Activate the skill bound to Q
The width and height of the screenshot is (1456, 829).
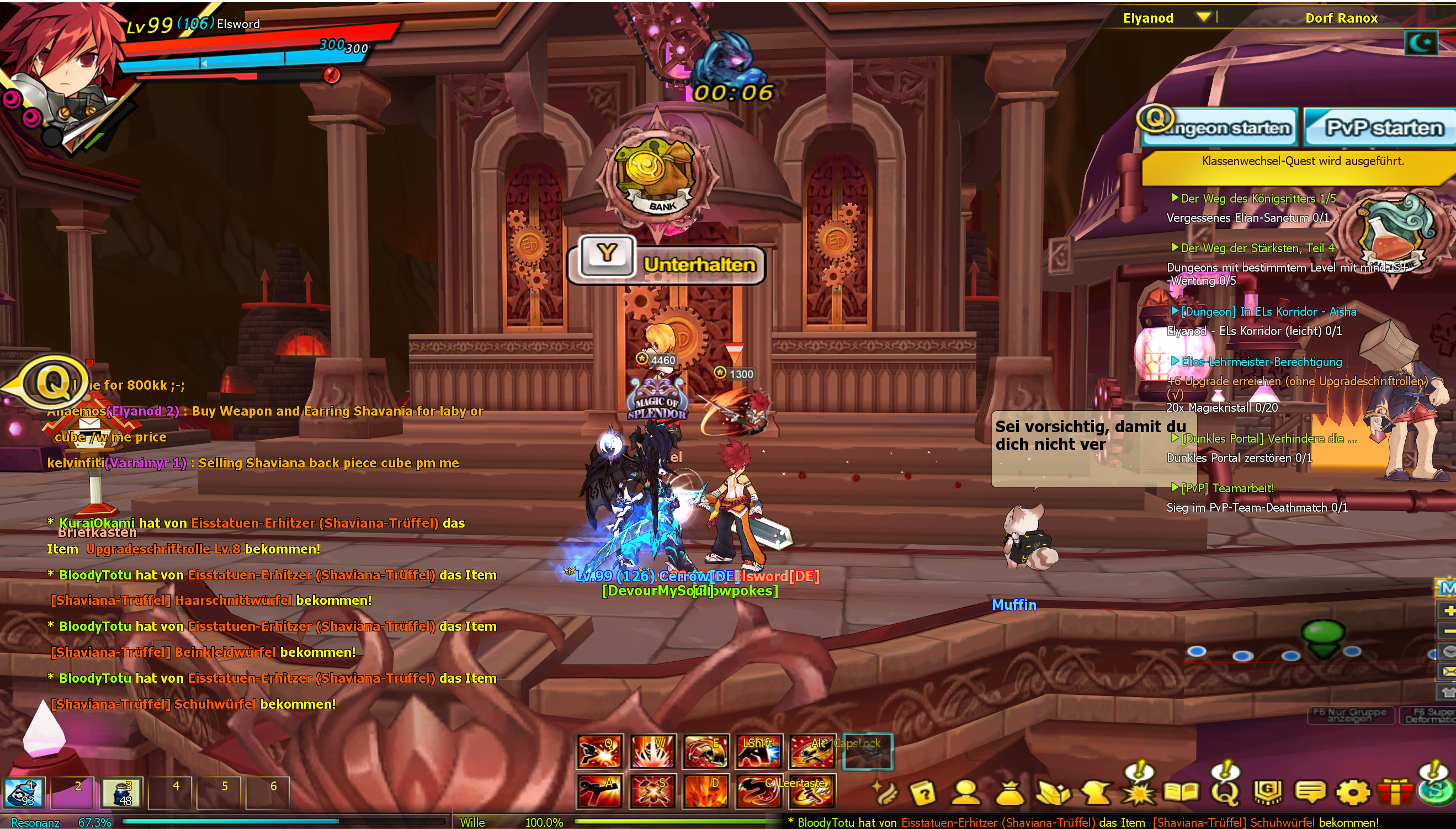[x=599, y=751]
